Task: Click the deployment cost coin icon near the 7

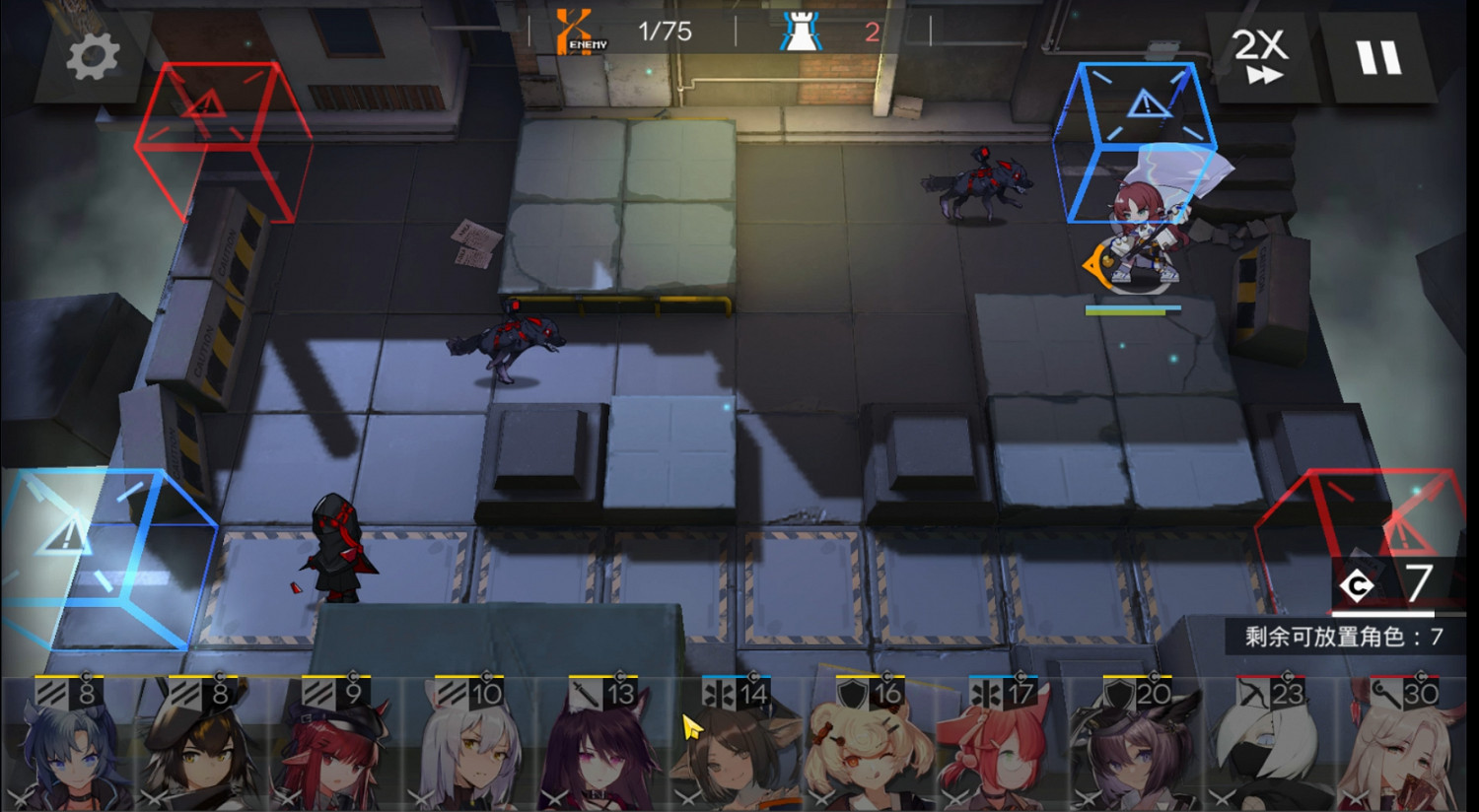Action: coord(1358,585)
